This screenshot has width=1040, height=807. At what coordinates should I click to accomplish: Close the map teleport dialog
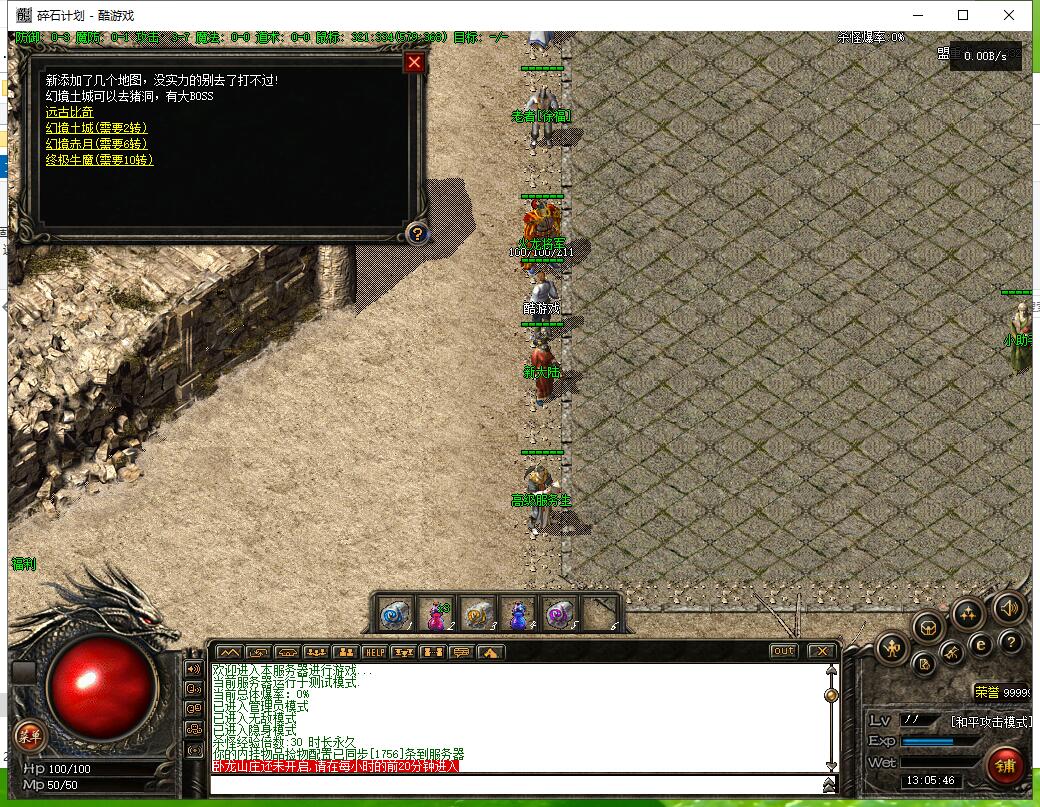(x=414, y=63)
